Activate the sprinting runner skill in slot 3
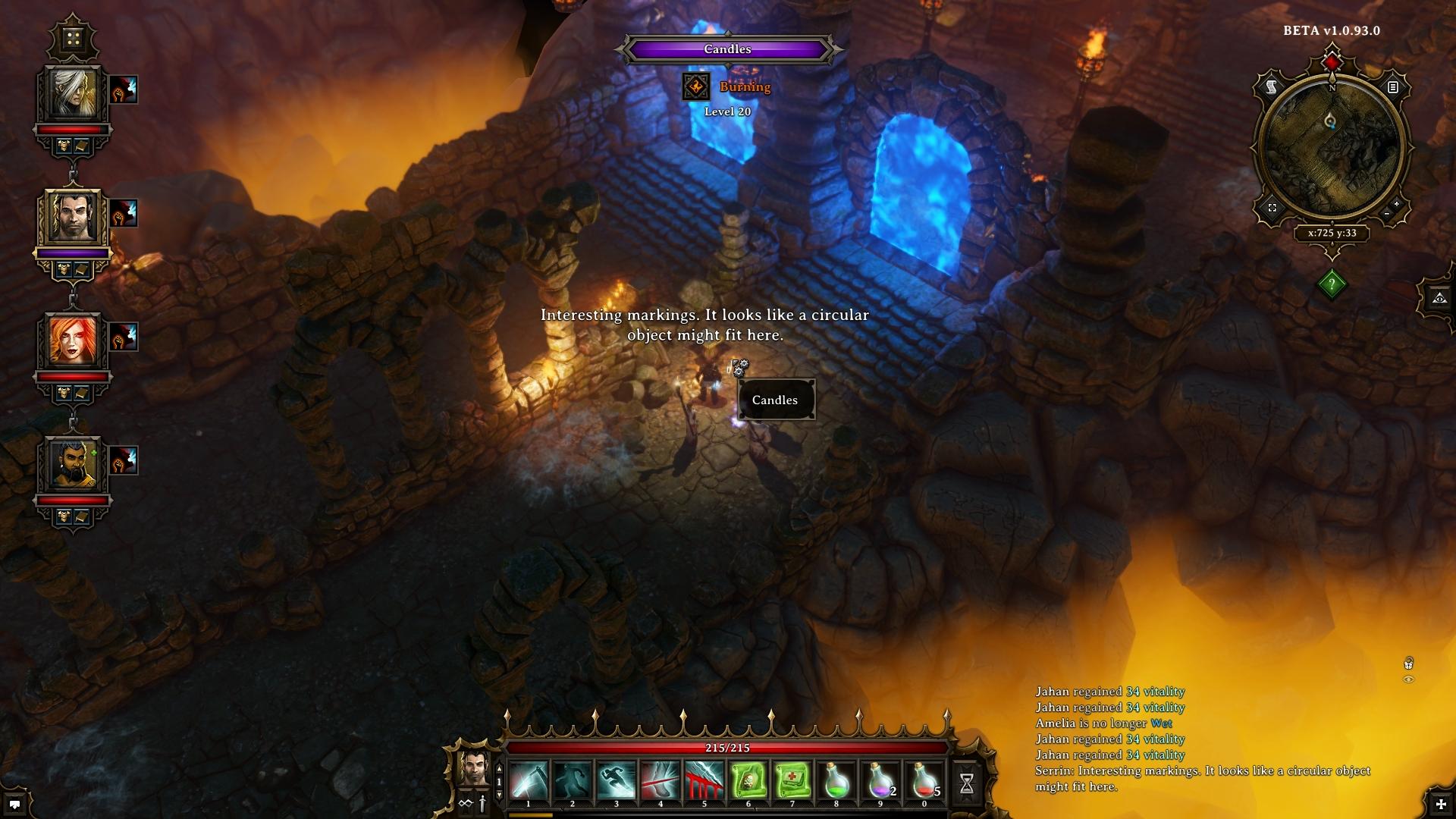 tap(617, 781)
